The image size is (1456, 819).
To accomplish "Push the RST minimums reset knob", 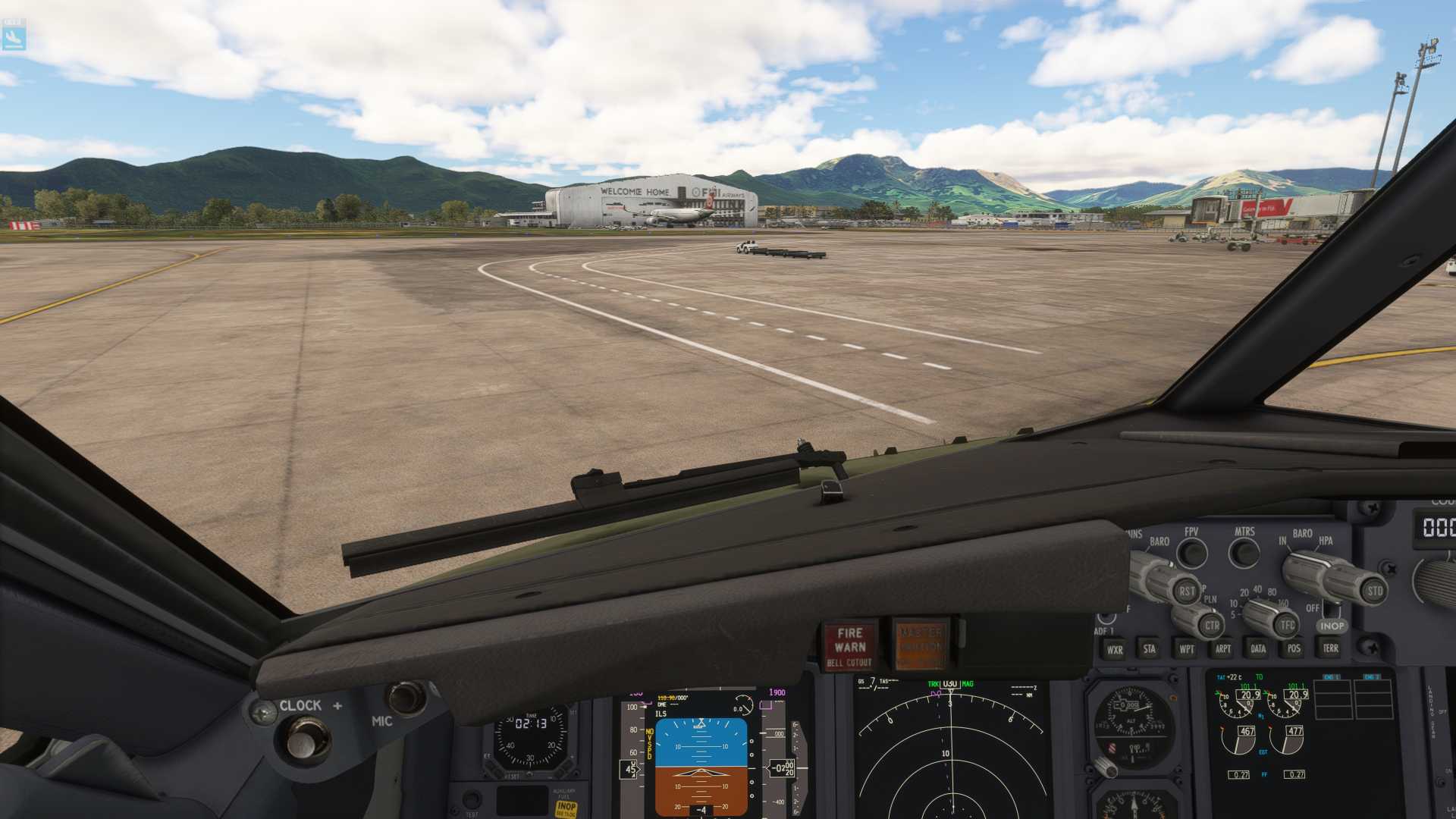I will (1186, 591).
